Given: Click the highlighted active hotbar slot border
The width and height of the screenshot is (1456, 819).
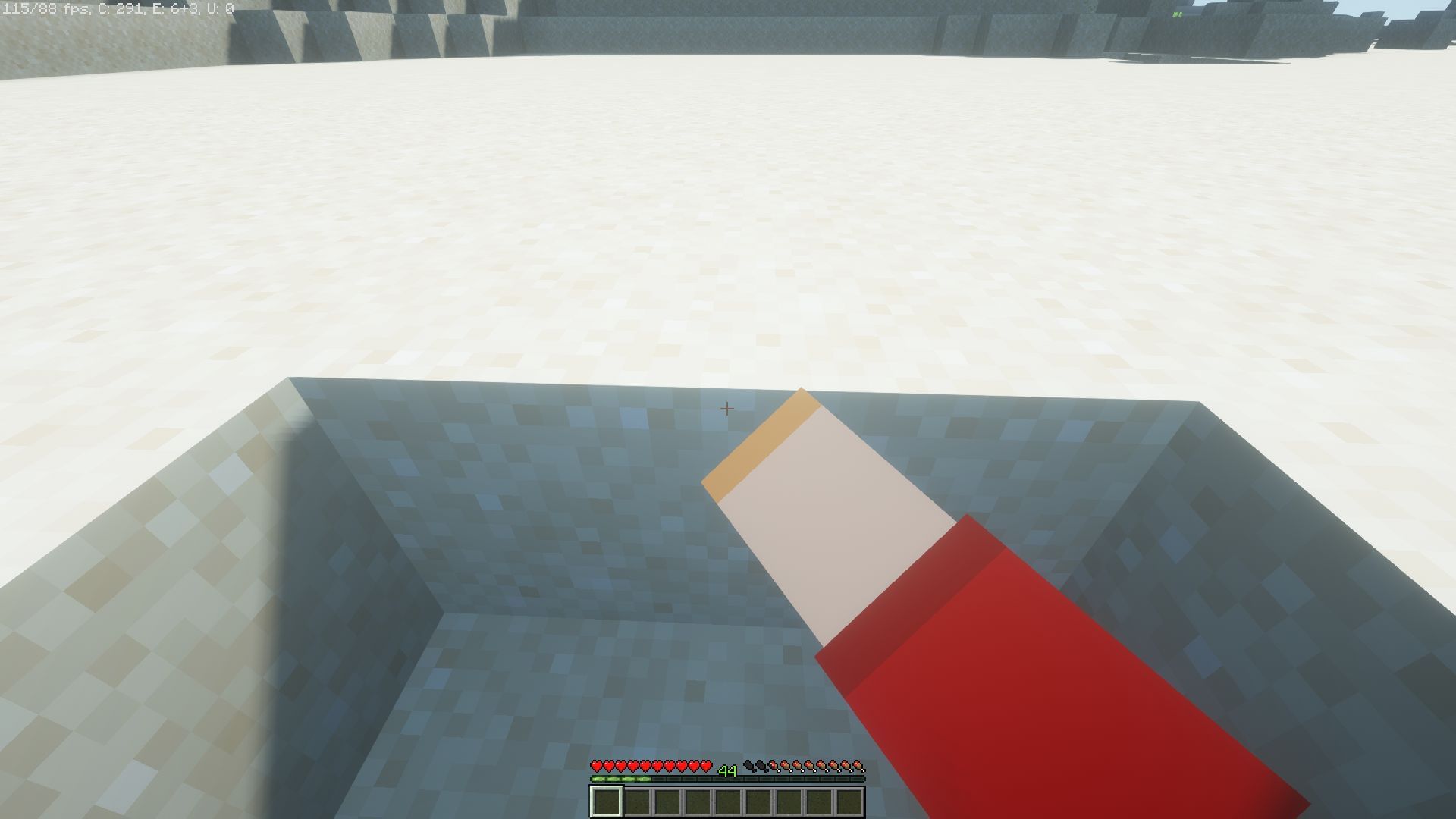Looking at the screenshot, I should point(607,802).
